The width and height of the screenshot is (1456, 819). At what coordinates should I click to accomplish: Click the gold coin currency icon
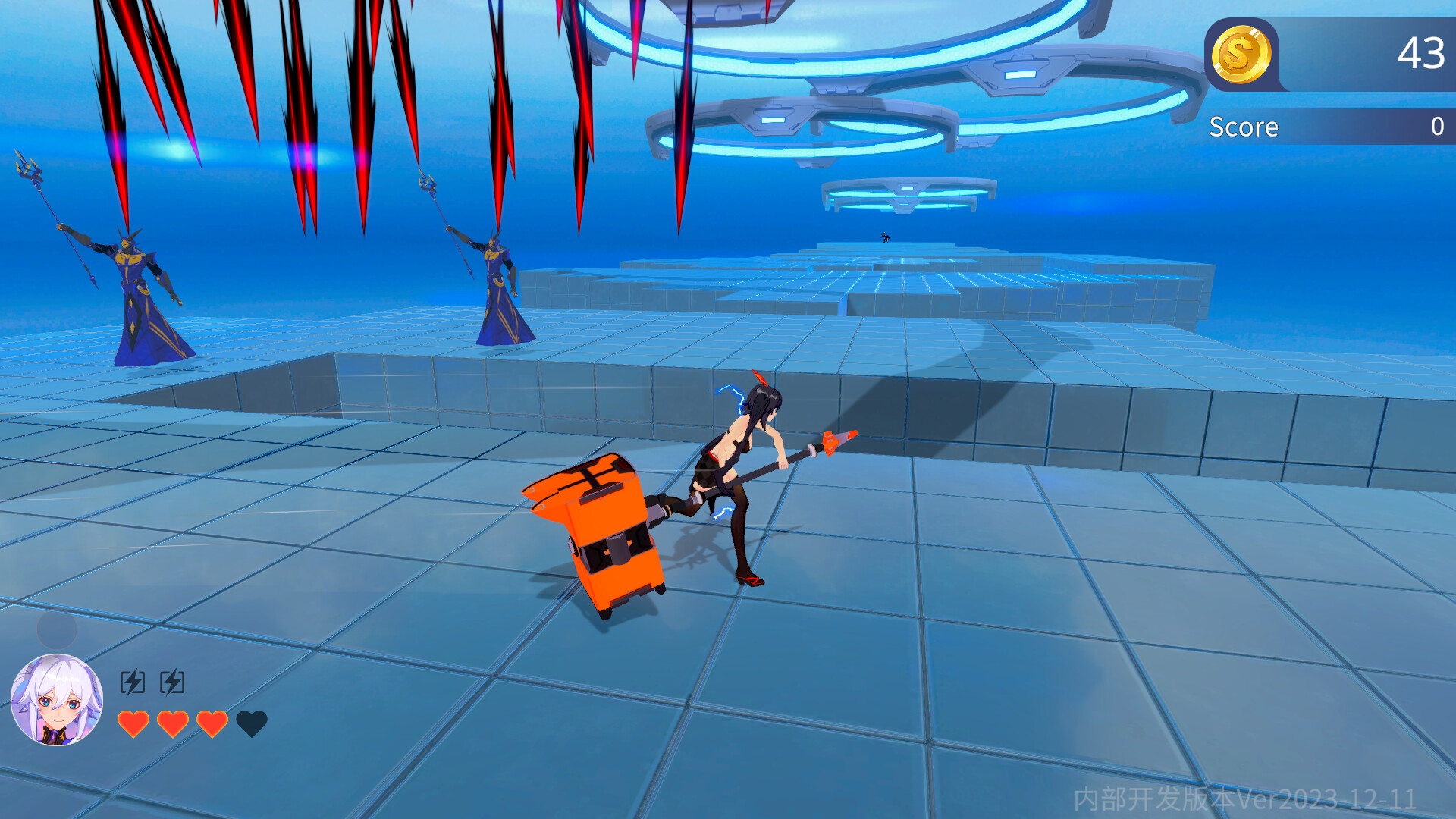[1243, 55]
